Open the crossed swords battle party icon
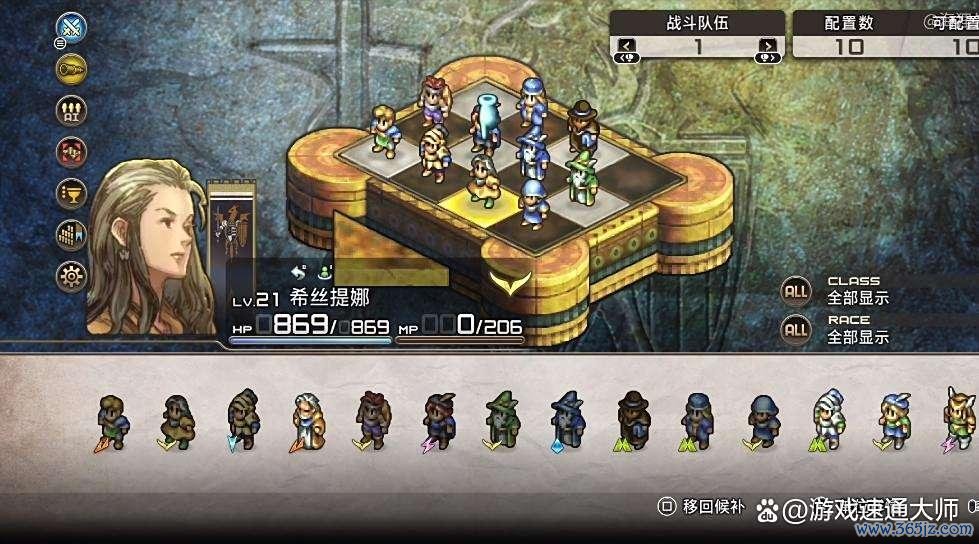The image size is (979, 544). tap(71, 26)
